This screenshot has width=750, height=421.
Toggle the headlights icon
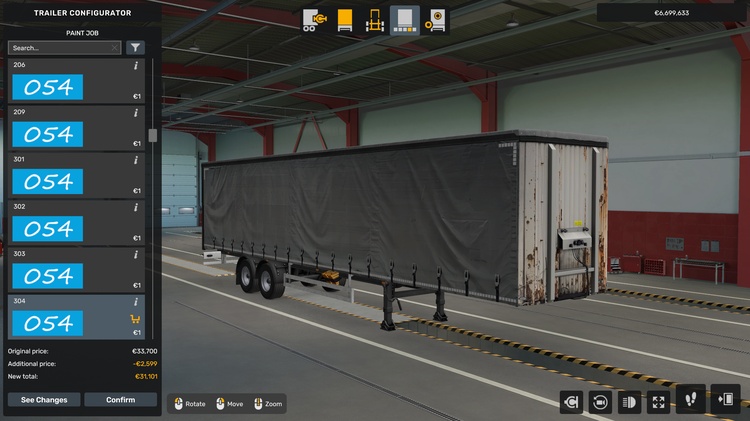630,402
